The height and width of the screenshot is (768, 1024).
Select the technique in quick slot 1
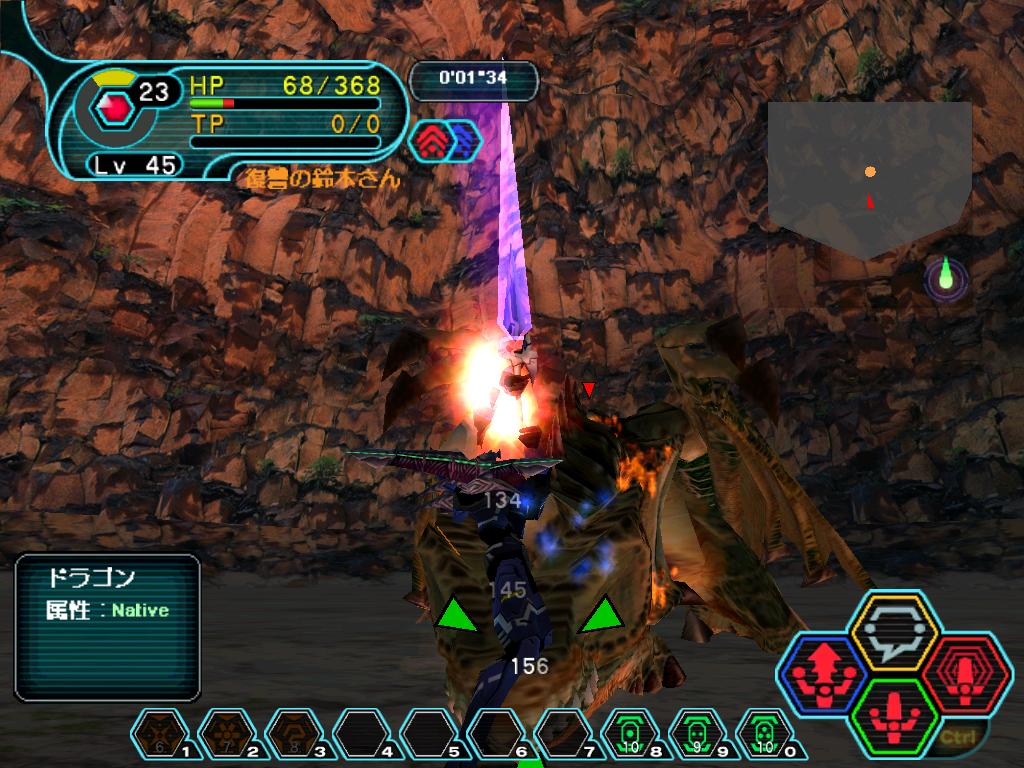pos(159,737)
